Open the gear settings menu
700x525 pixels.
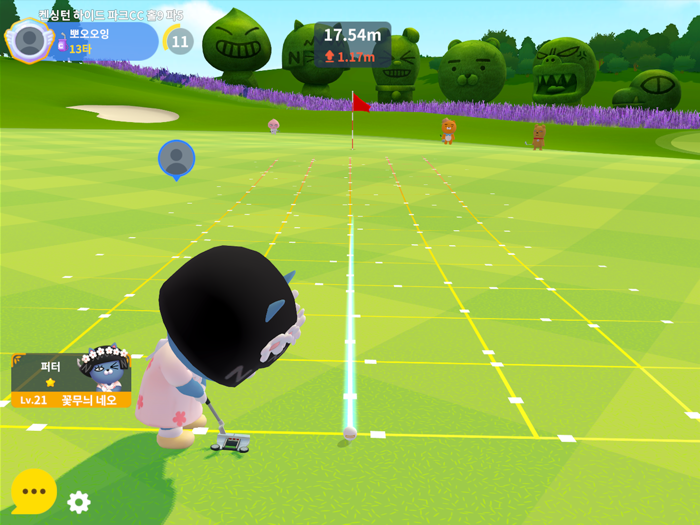[78, 502]
